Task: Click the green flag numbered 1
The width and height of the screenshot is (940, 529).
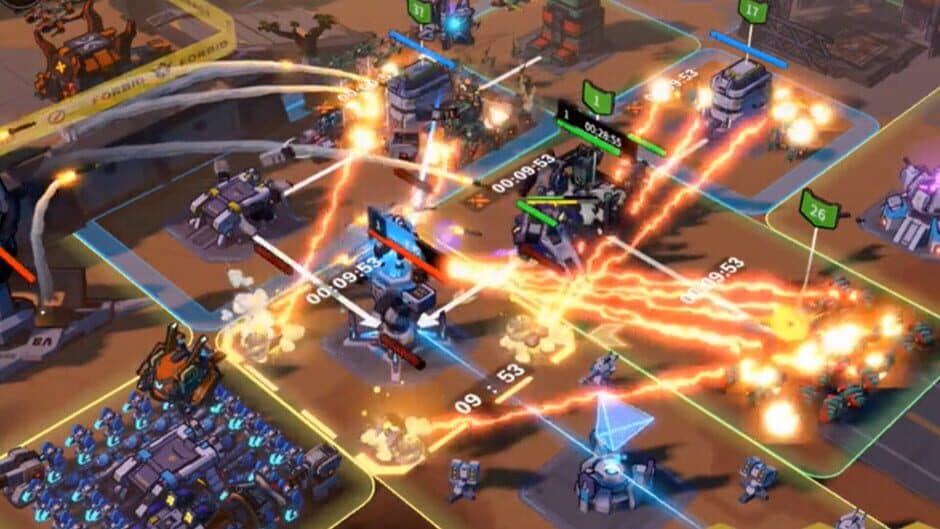Action: coord(598,101)
